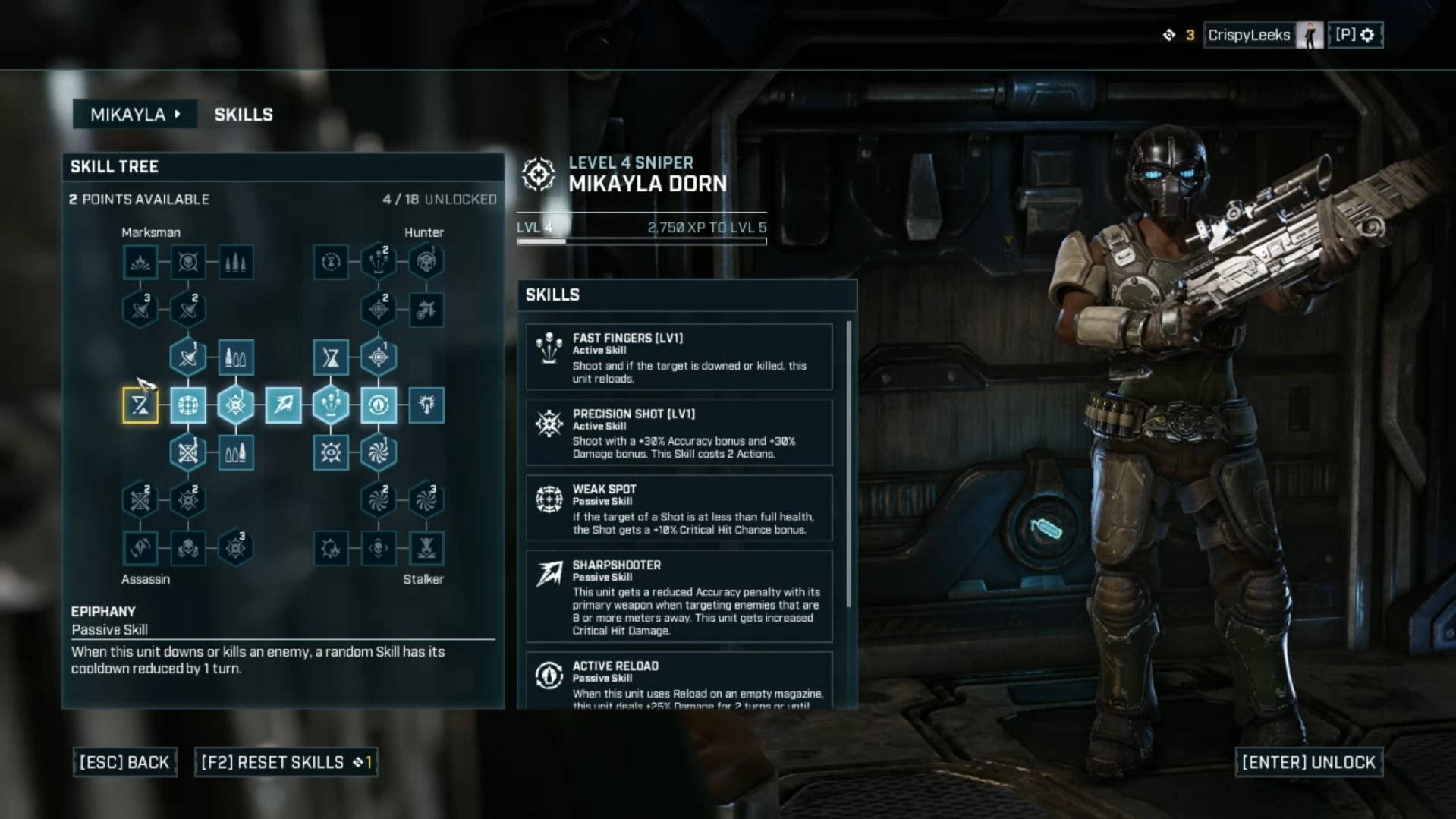
Task: Choose the Weak Spot skill node
Action: click(x=188, y=405)
